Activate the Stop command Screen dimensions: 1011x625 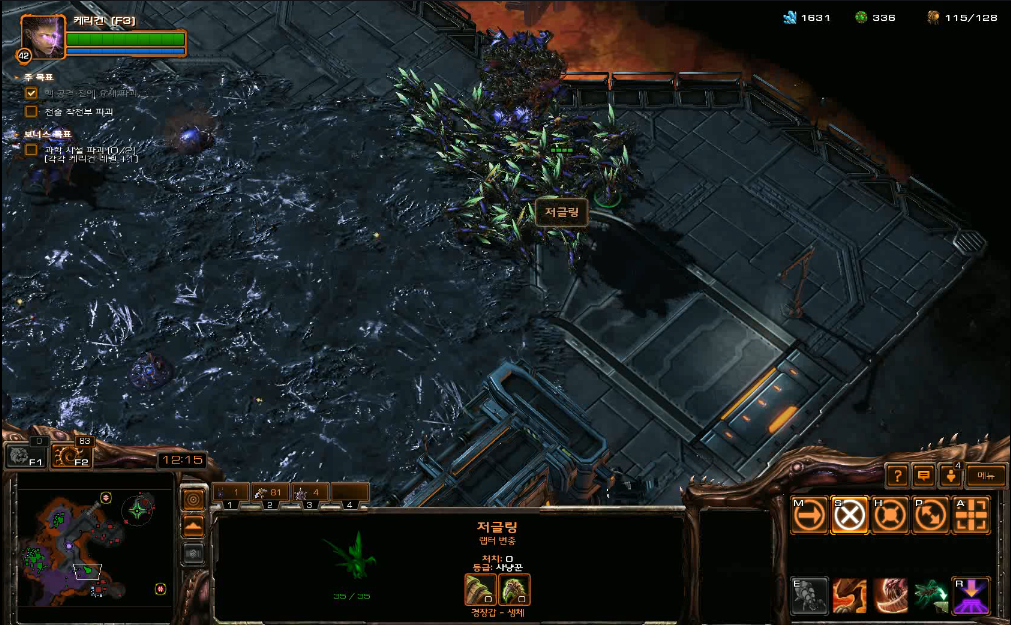click(850, 514)
